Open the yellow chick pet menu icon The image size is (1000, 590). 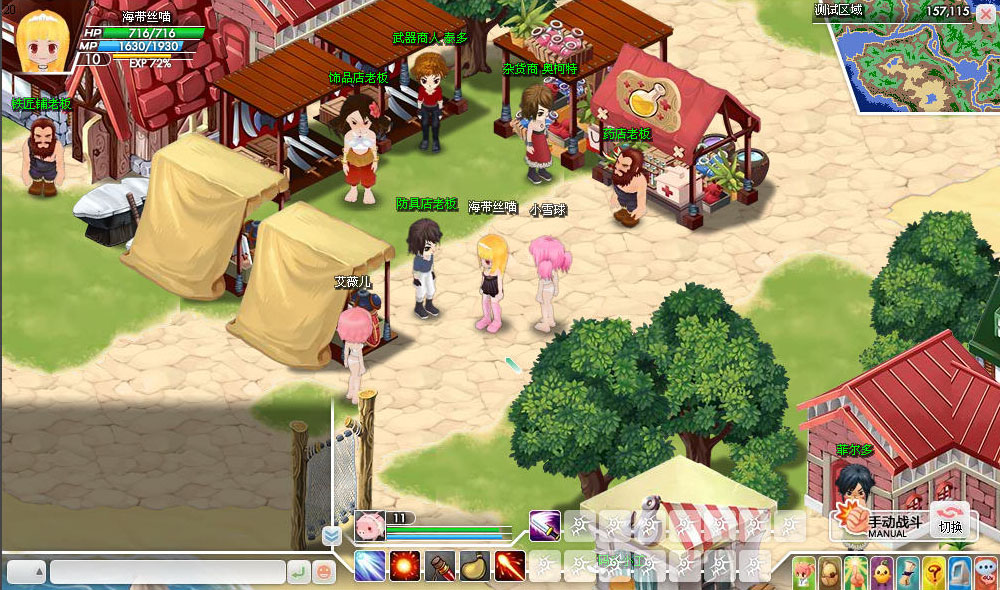pos(881,572)
